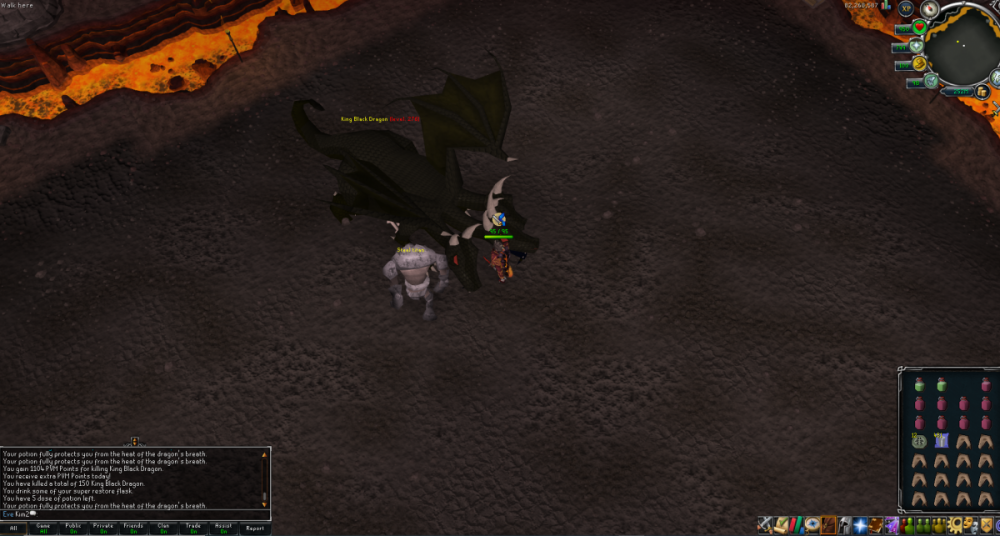Image resolution: width=1000 pixels, height=536 pixels.
Task: Activate quick prayers orb
Action: point(915,46)
